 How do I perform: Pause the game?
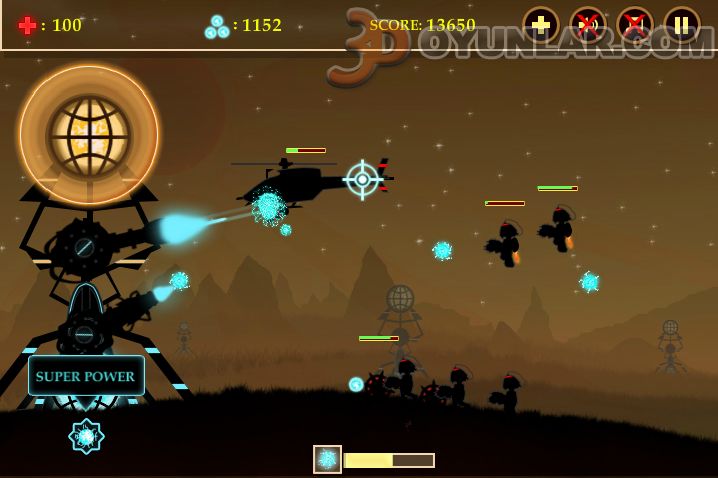682,25
